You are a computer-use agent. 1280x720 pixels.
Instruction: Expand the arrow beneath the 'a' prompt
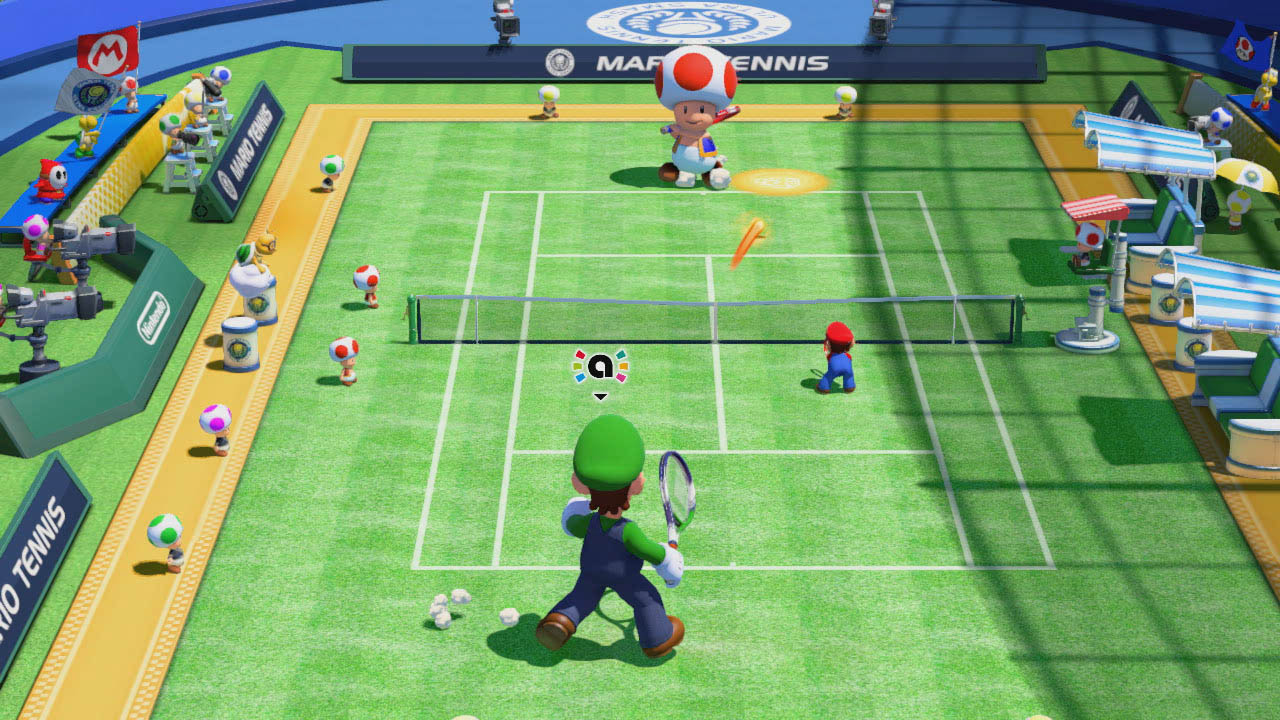click(601, 394)
